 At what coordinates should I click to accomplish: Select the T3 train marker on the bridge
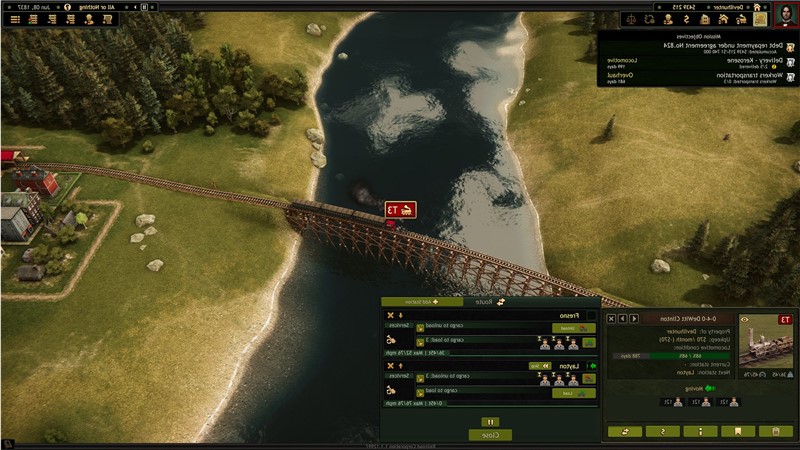(400, 210)
